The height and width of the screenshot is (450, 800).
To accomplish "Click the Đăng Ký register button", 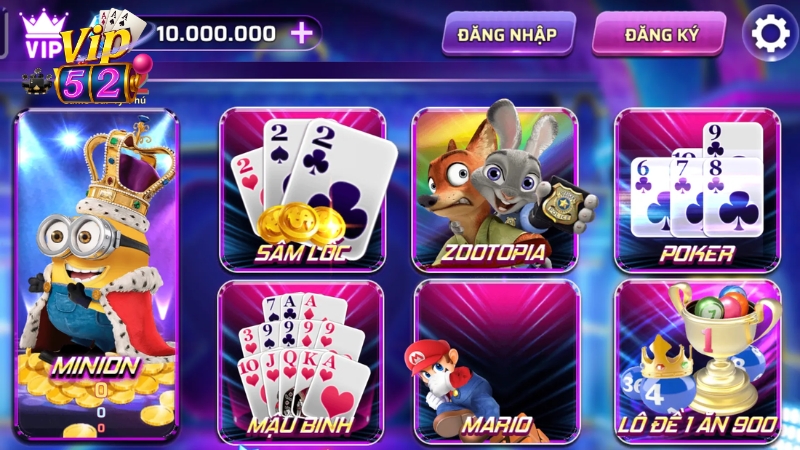I will (x=661, y=35).
